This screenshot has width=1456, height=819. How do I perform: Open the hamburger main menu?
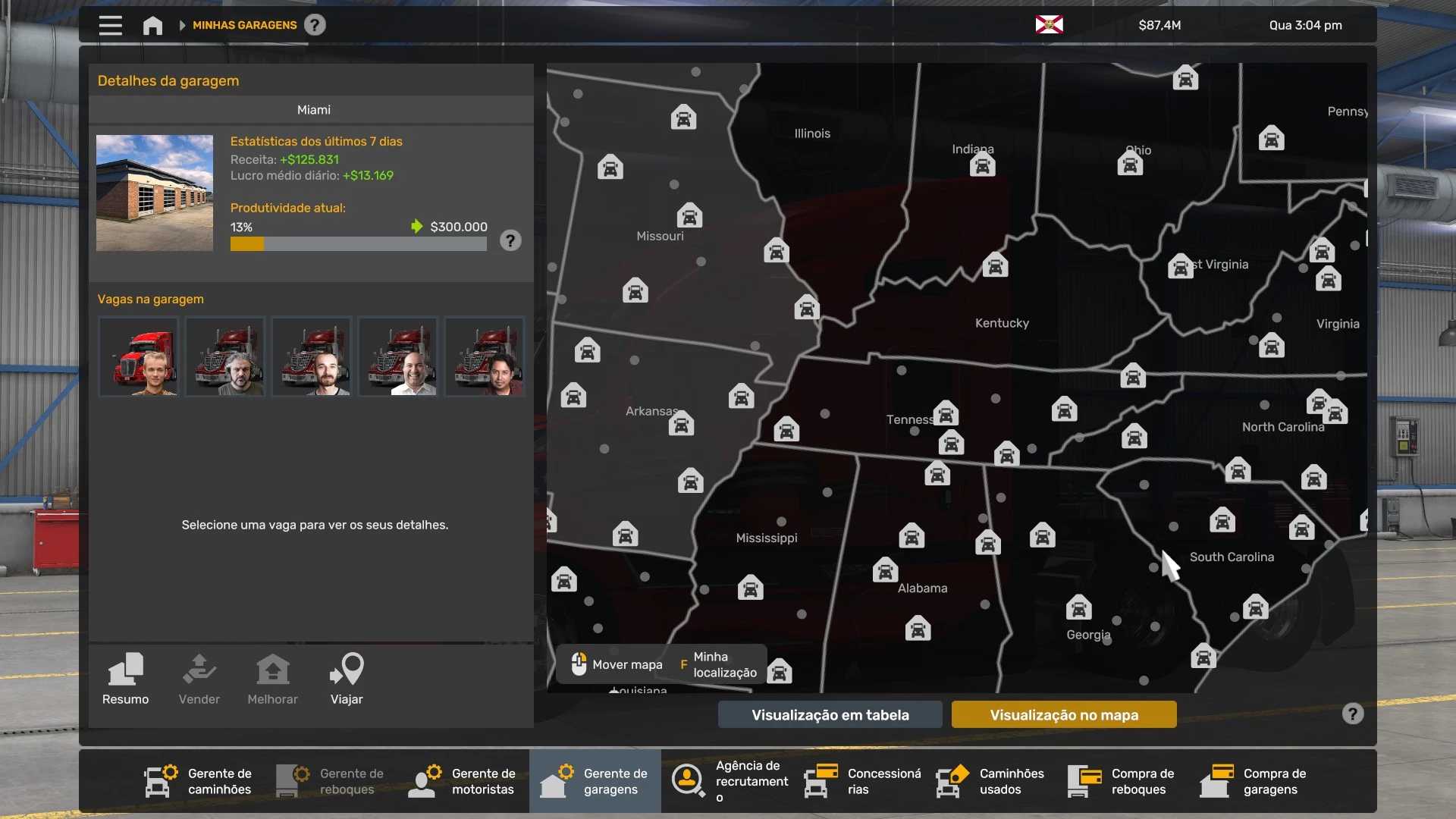(110, 25)
